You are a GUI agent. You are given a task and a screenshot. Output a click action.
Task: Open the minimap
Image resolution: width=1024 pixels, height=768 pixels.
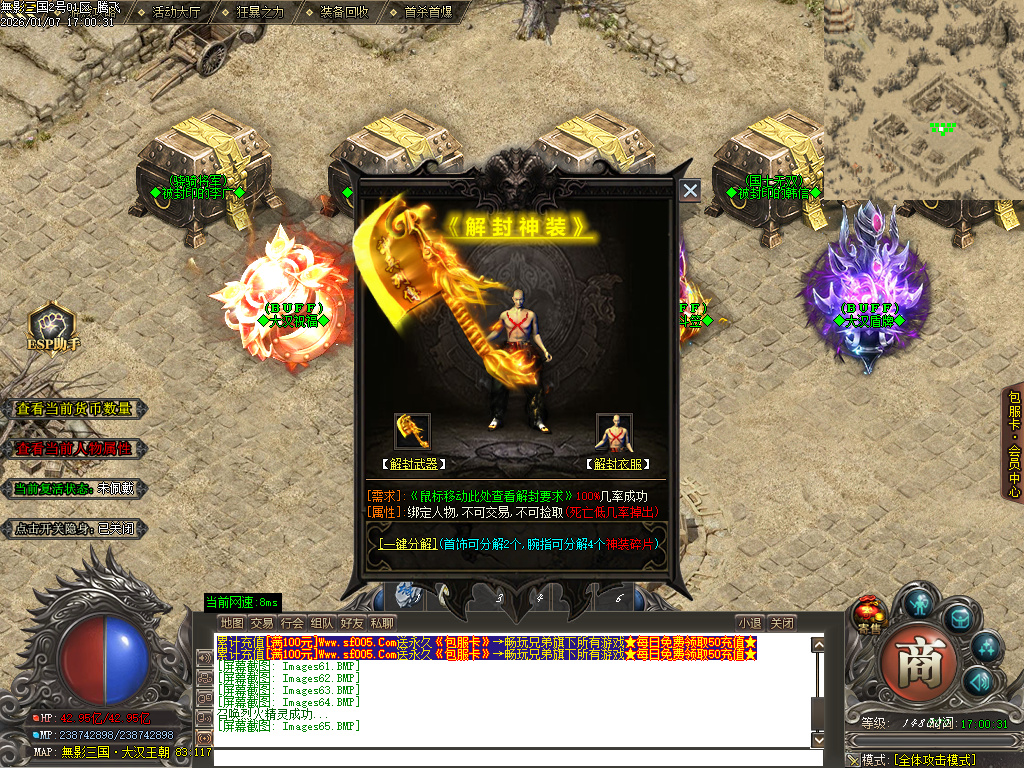[922, 100]
